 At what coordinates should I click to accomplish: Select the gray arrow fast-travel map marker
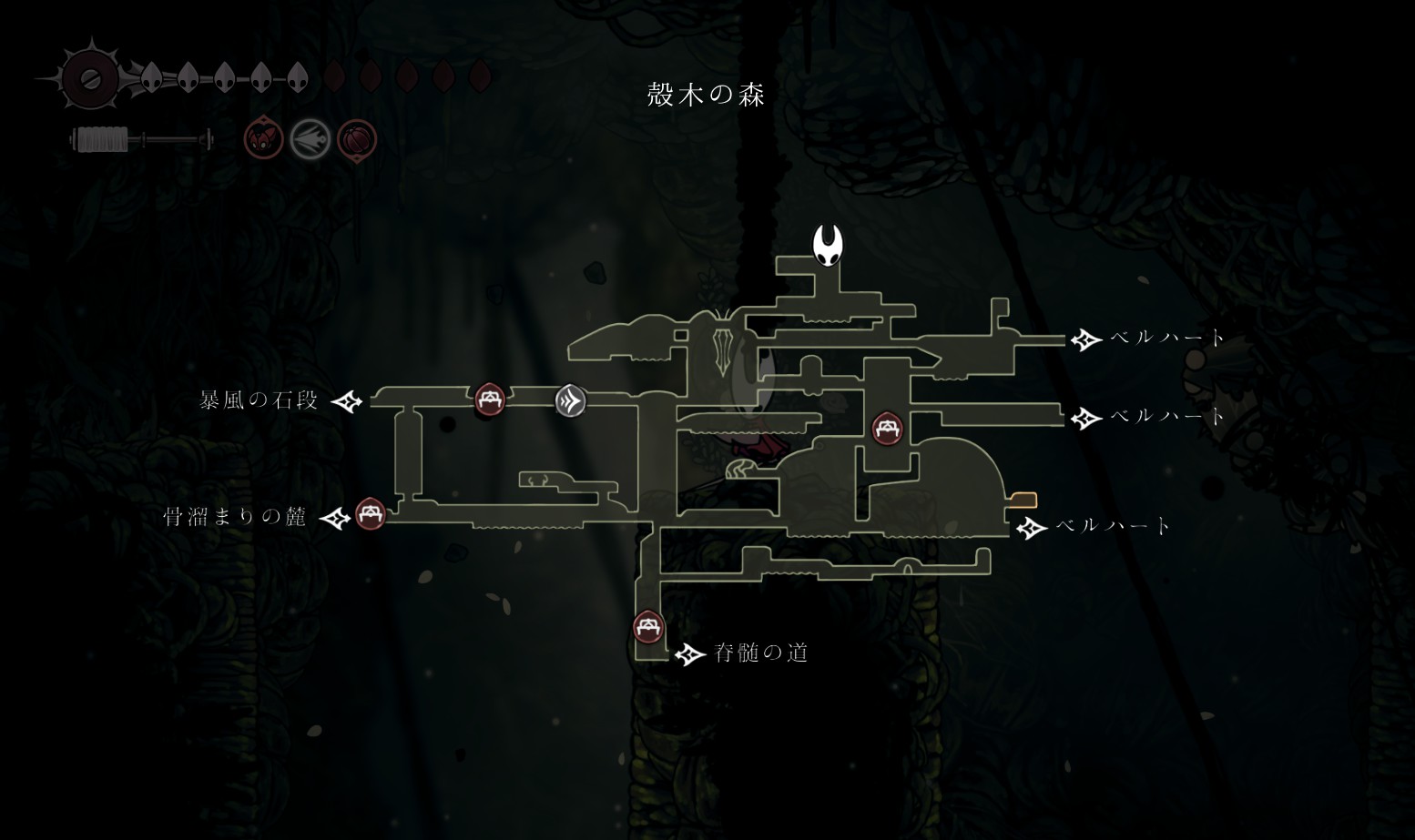[571, 400]
